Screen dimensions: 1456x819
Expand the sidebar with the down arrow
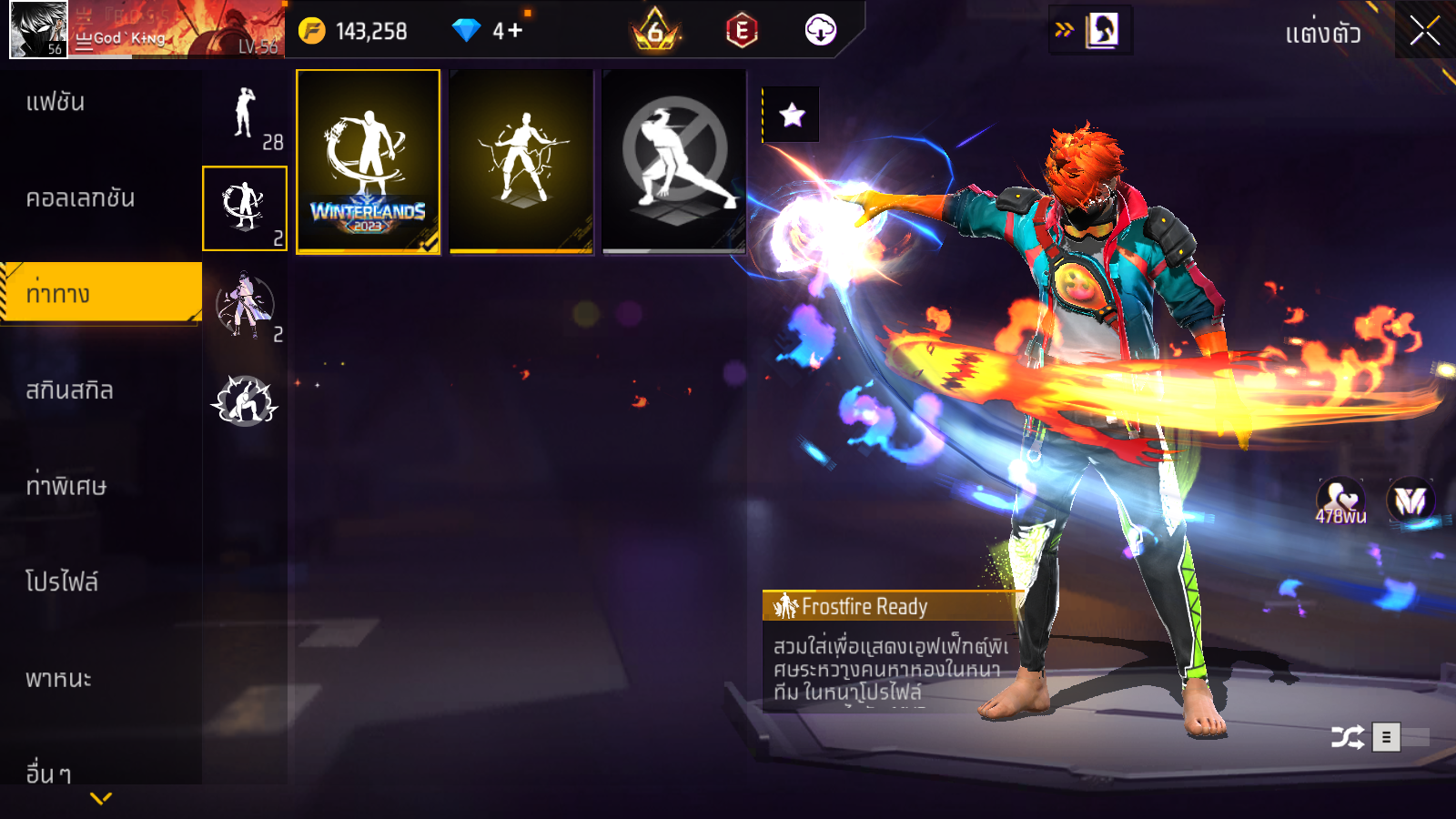tap(101, 798)
